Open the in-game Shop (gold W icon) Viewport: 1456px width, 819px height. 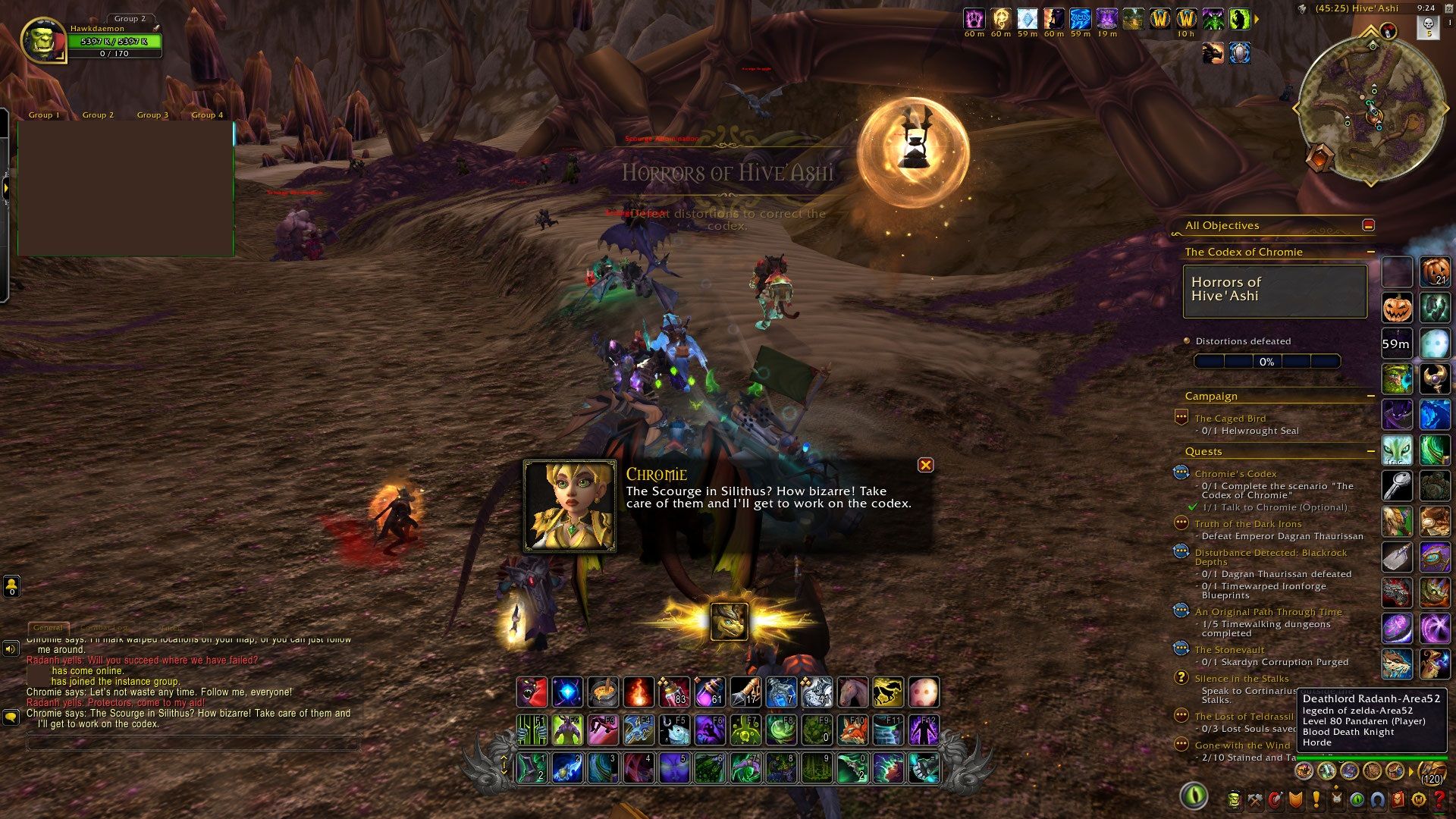click(1417, 801)
